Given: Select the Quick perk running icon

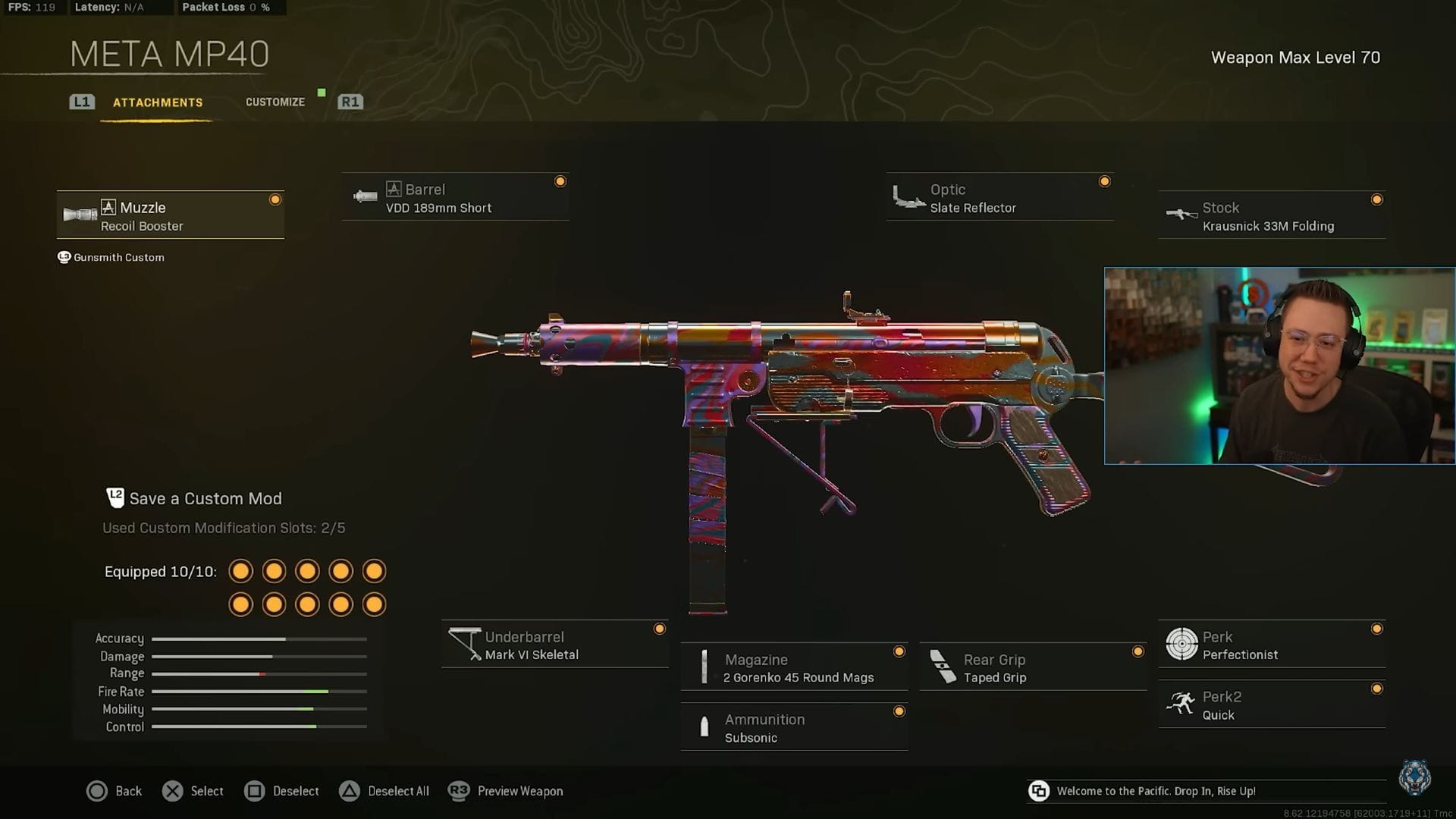Looking at the screenshot, I should click(1180, 704).
